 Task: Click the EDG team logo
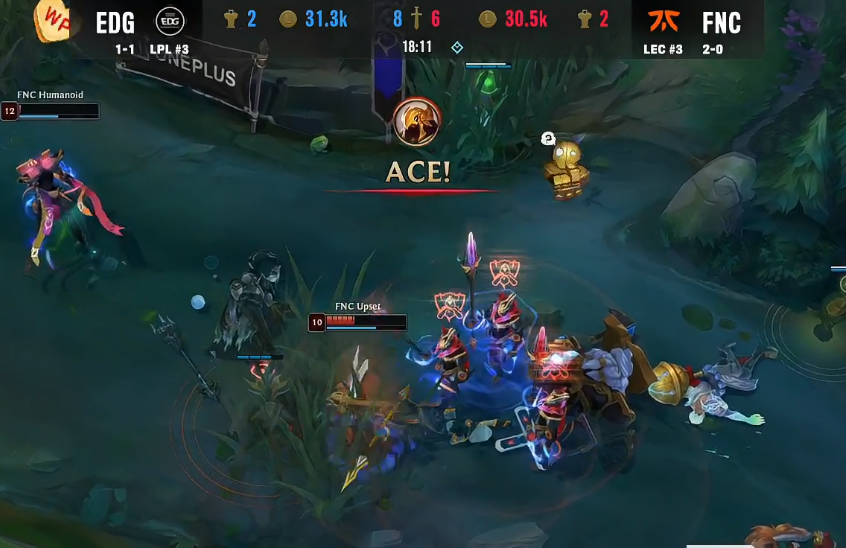pyautogui.click(x=170, y=21)
